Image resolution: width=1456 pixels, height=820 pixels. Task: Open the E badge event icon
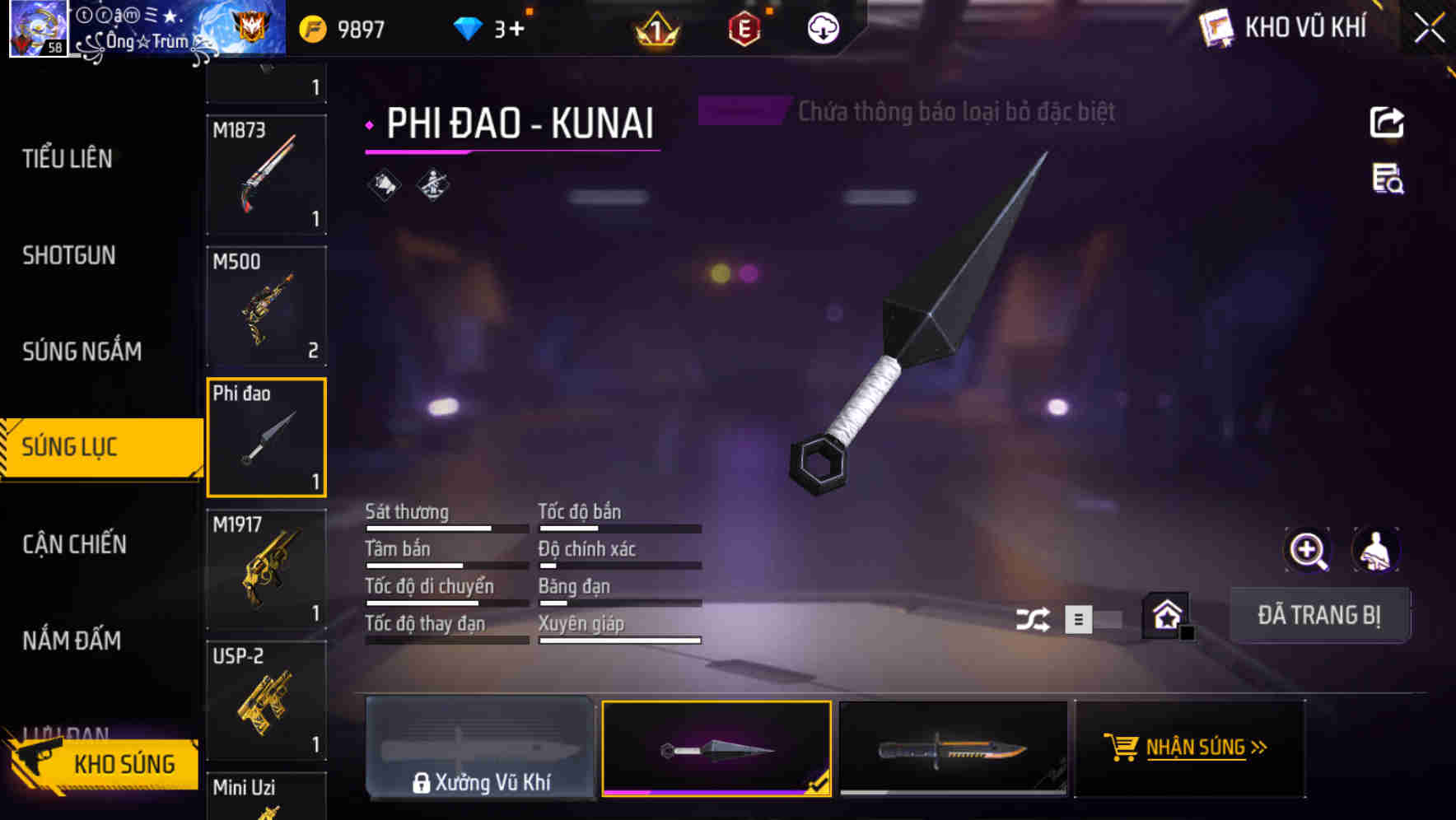click(x=742, y=27)
